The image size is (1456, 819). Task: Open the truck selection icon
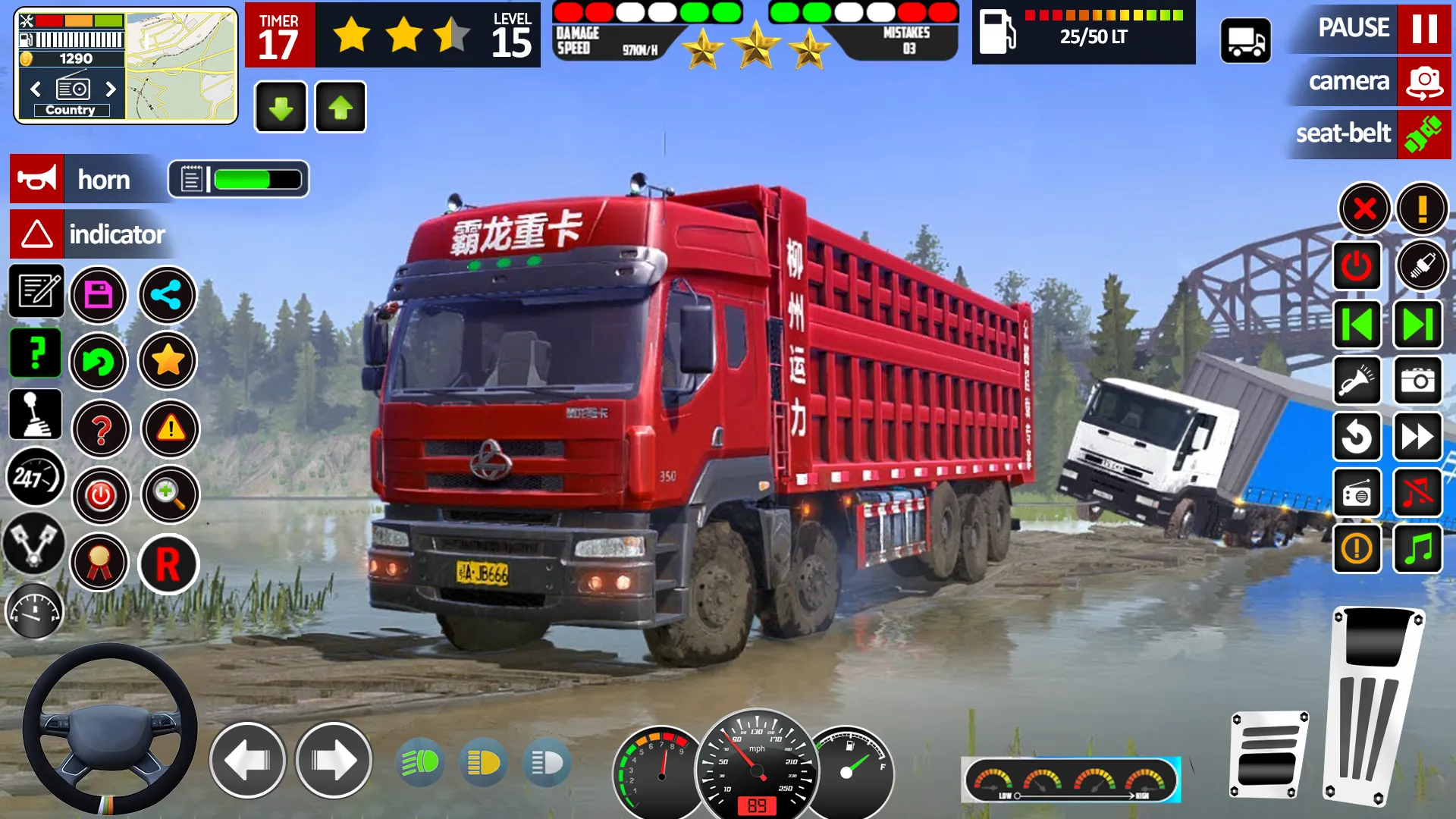click(1245, 41)
